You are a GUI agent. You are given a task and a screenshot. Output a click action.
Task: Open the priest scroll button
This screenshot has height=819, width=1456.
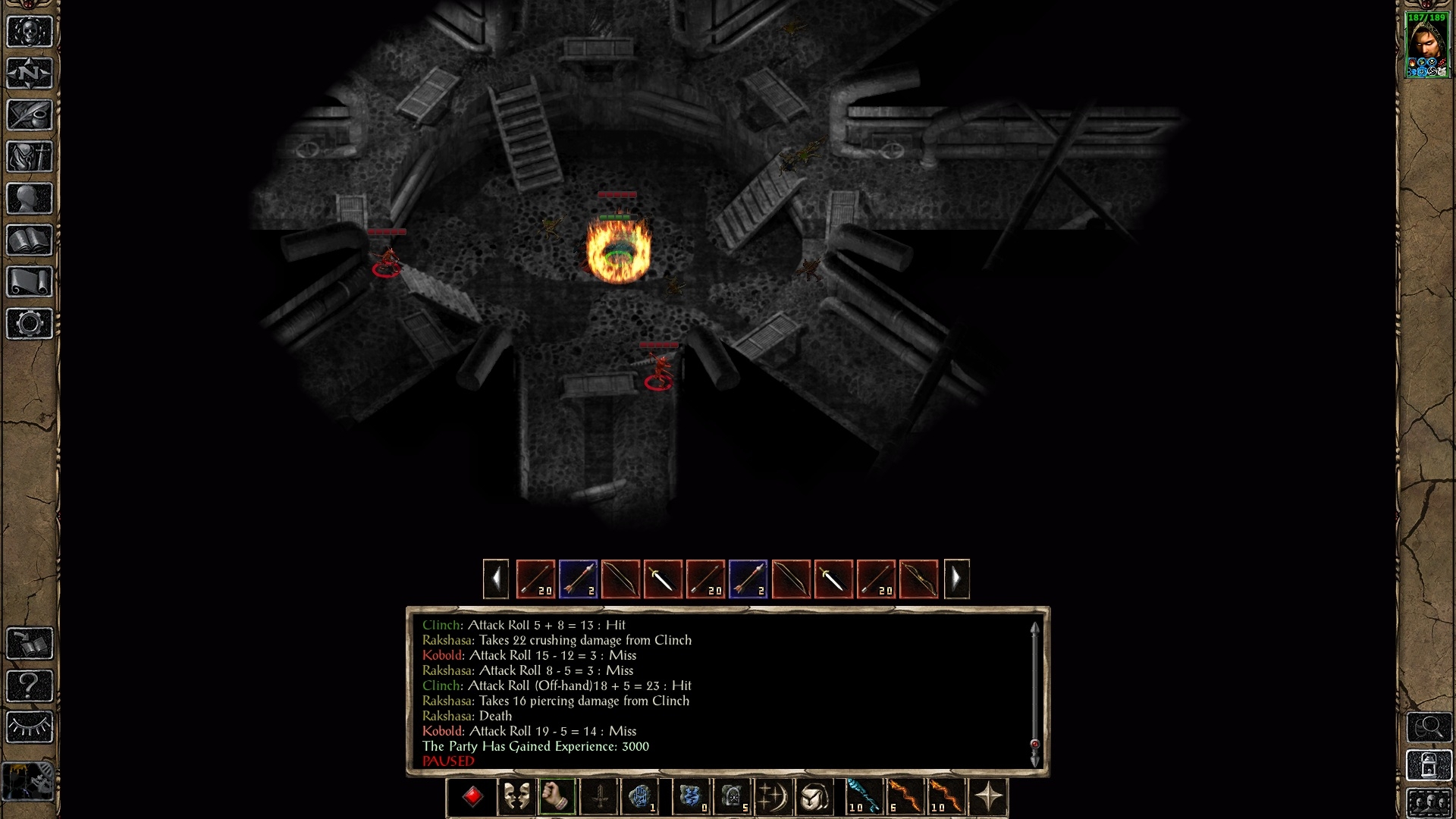point(30,282)
